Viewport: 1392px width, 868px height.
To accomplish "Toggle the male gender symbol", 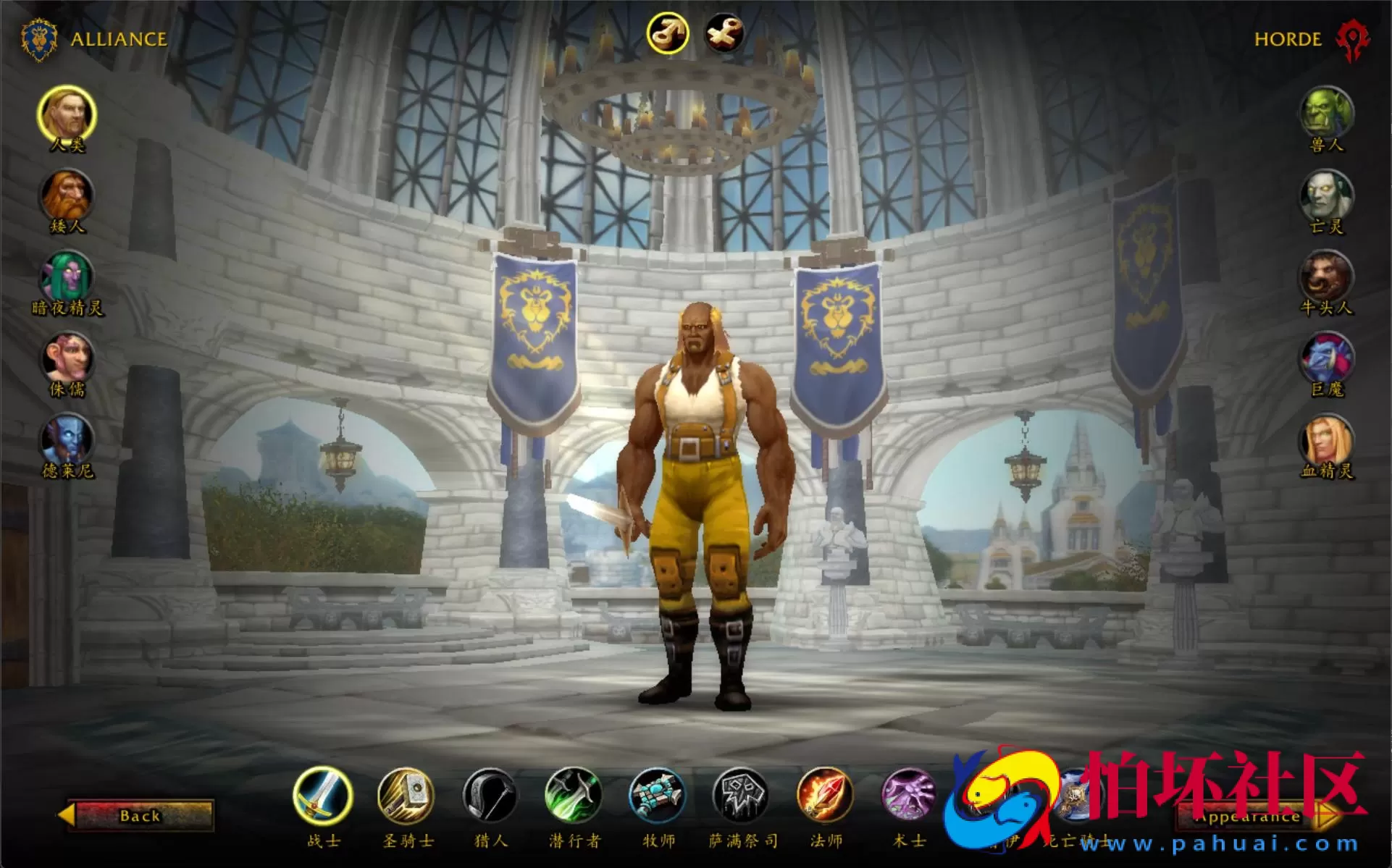I will point(669,33).
